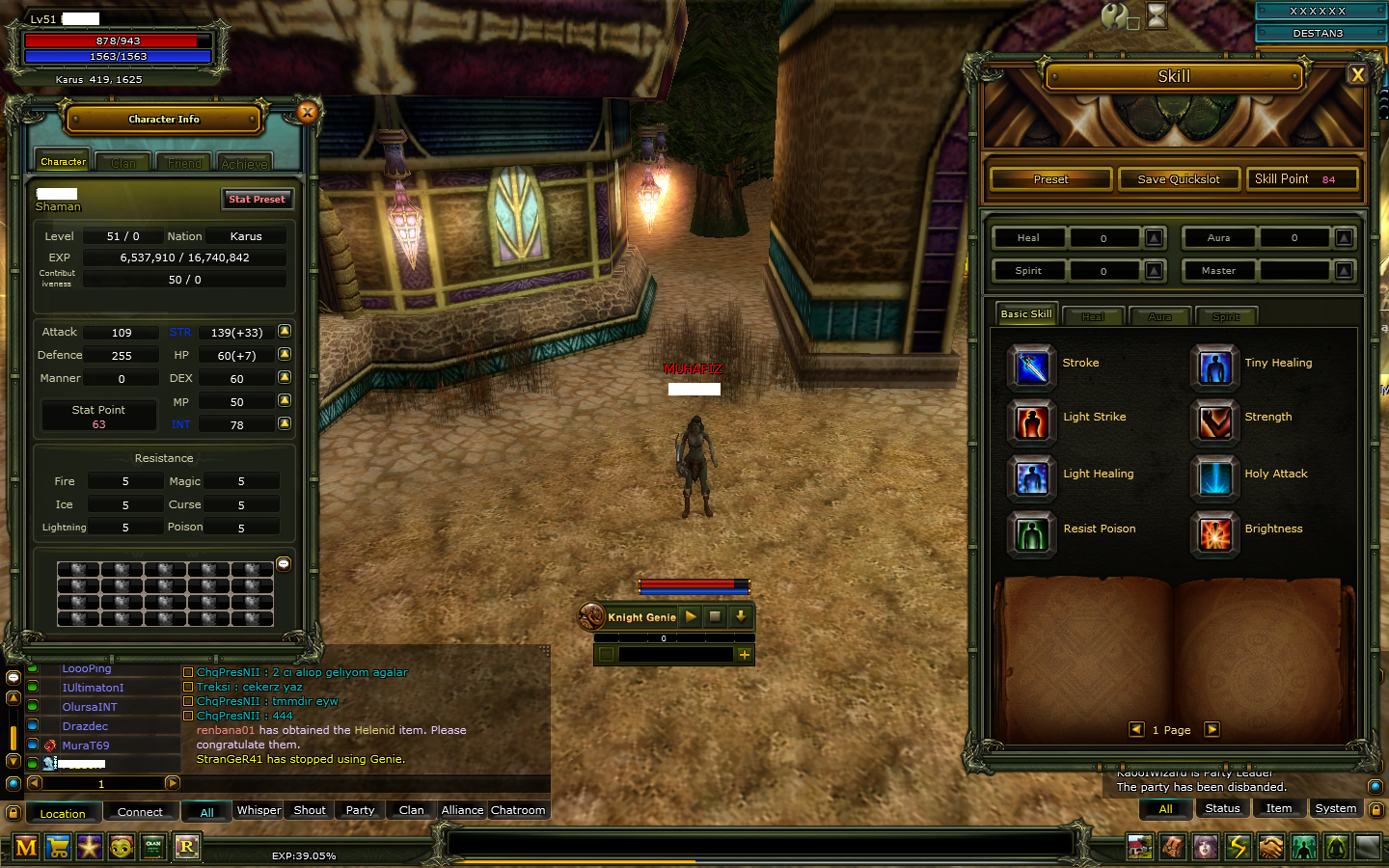Increase the STR stat point
Screen dimensions: 1389x868
click(x=285, y=331)
